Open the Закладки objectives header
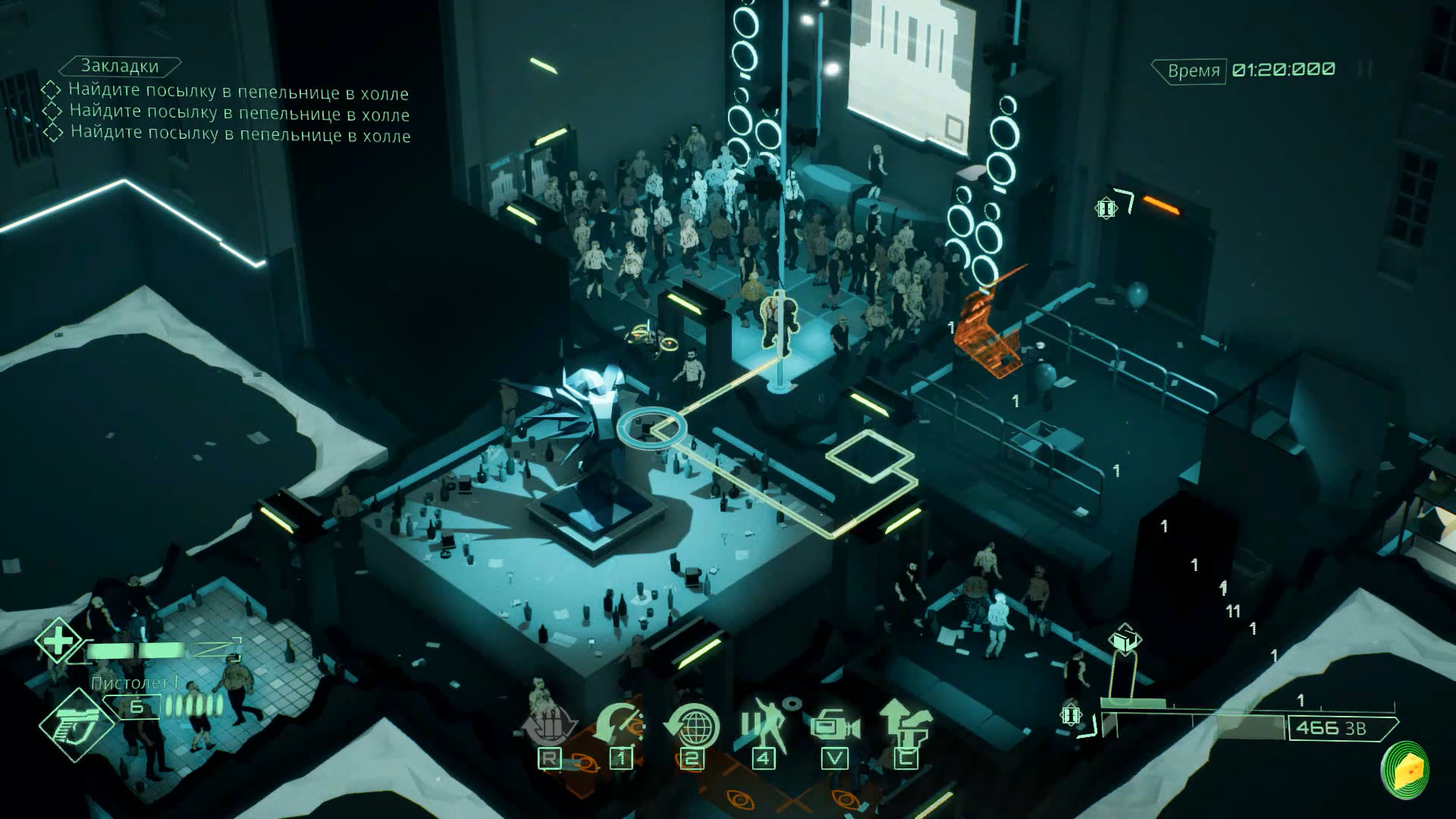This screenshot has height=819, width=1456. (x=120, y=67)
